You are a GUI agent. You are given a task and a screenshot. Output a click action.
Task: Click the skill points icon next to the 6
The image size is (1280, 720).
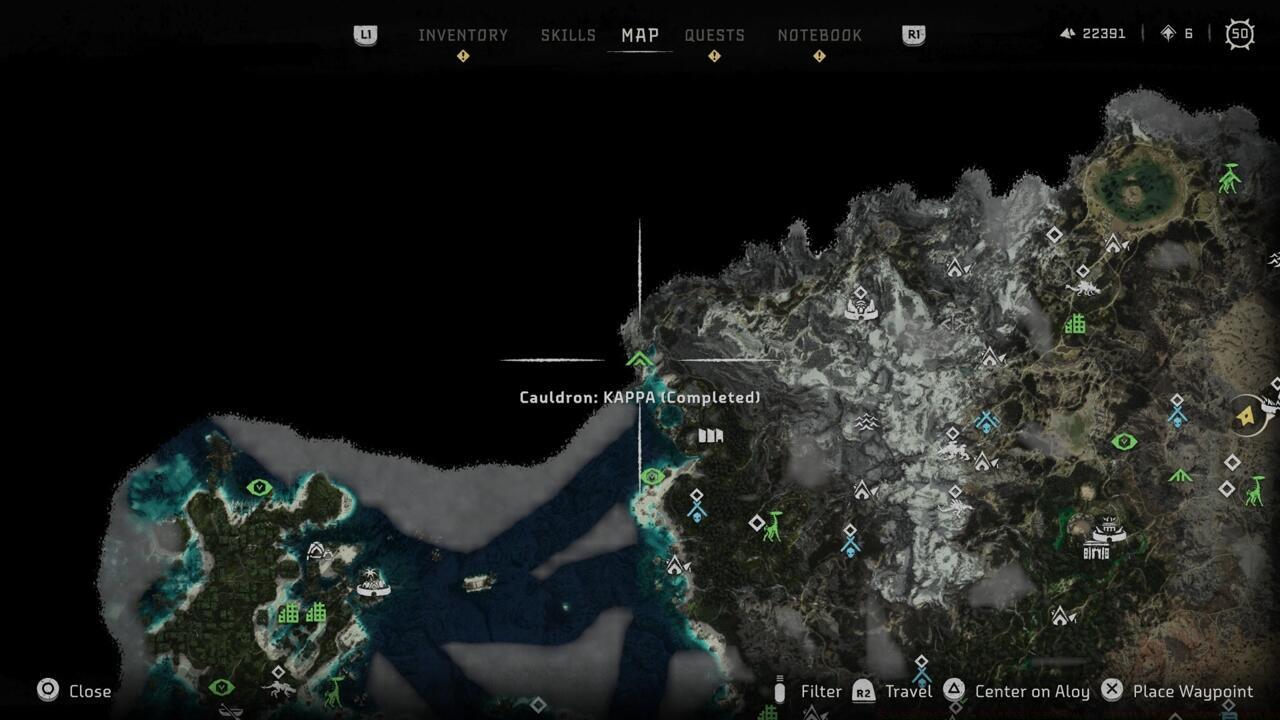[1167, 33]
